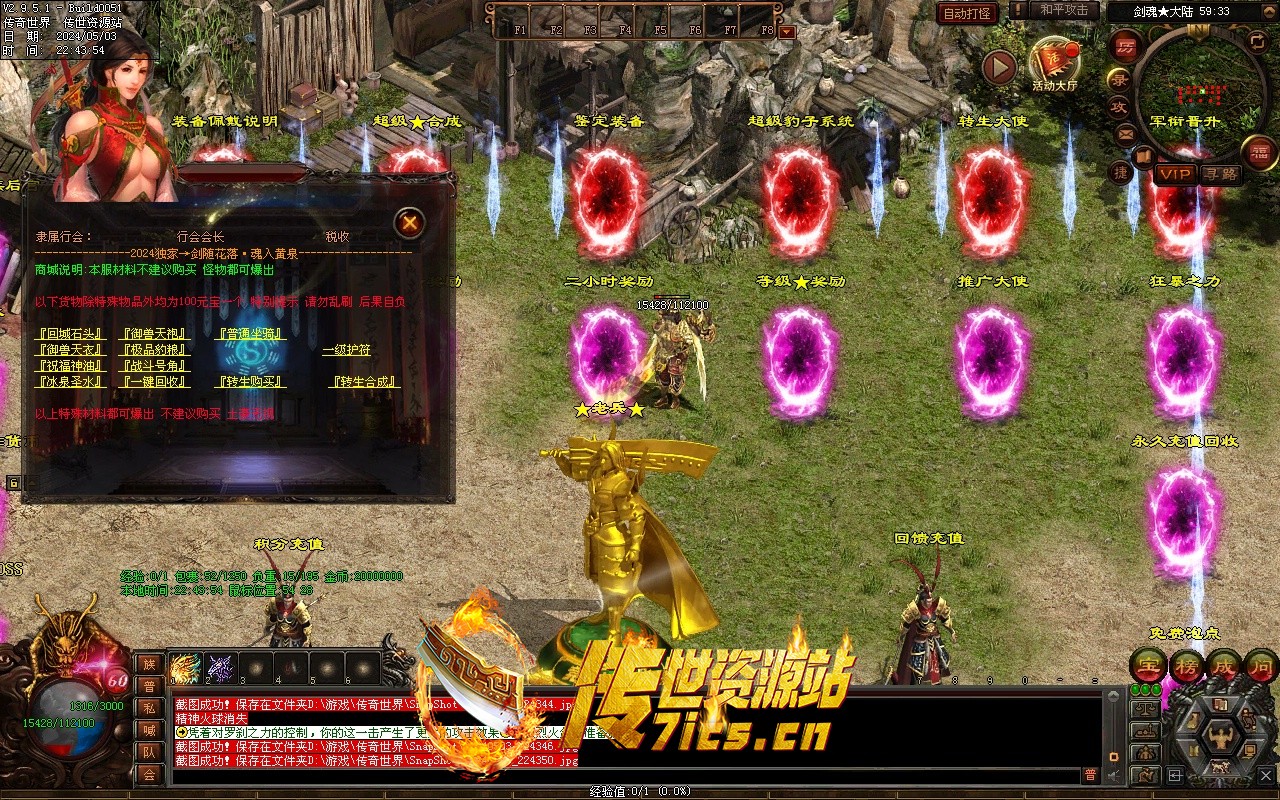Image resolution: width=1280 pixels, height=800 pixels.
Task: Select the 战斗号角 item link
Action: (x=152, y=366)
